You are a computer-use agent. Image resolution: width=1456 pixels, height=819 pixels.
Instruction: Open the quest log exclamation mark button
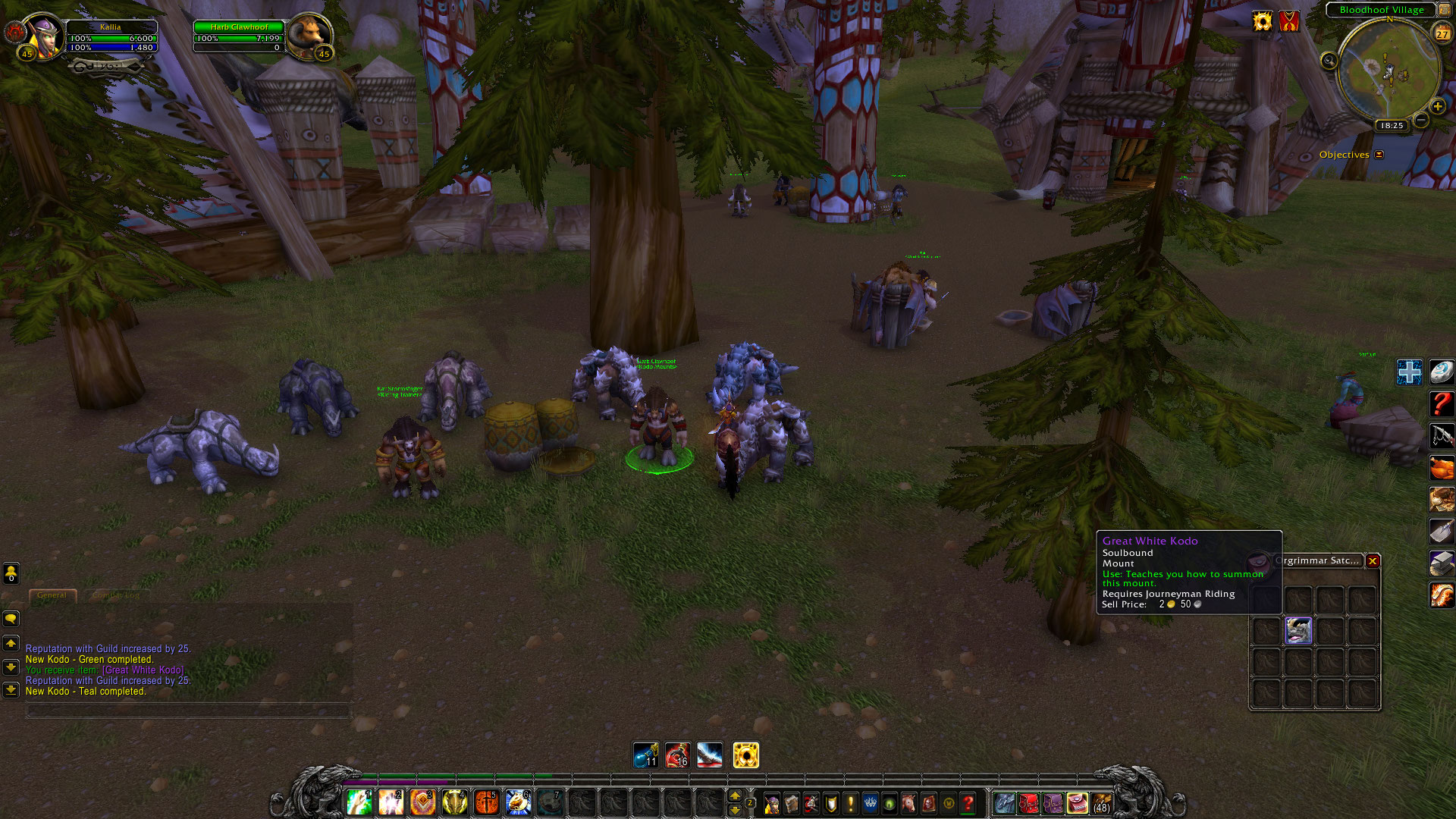850,803
